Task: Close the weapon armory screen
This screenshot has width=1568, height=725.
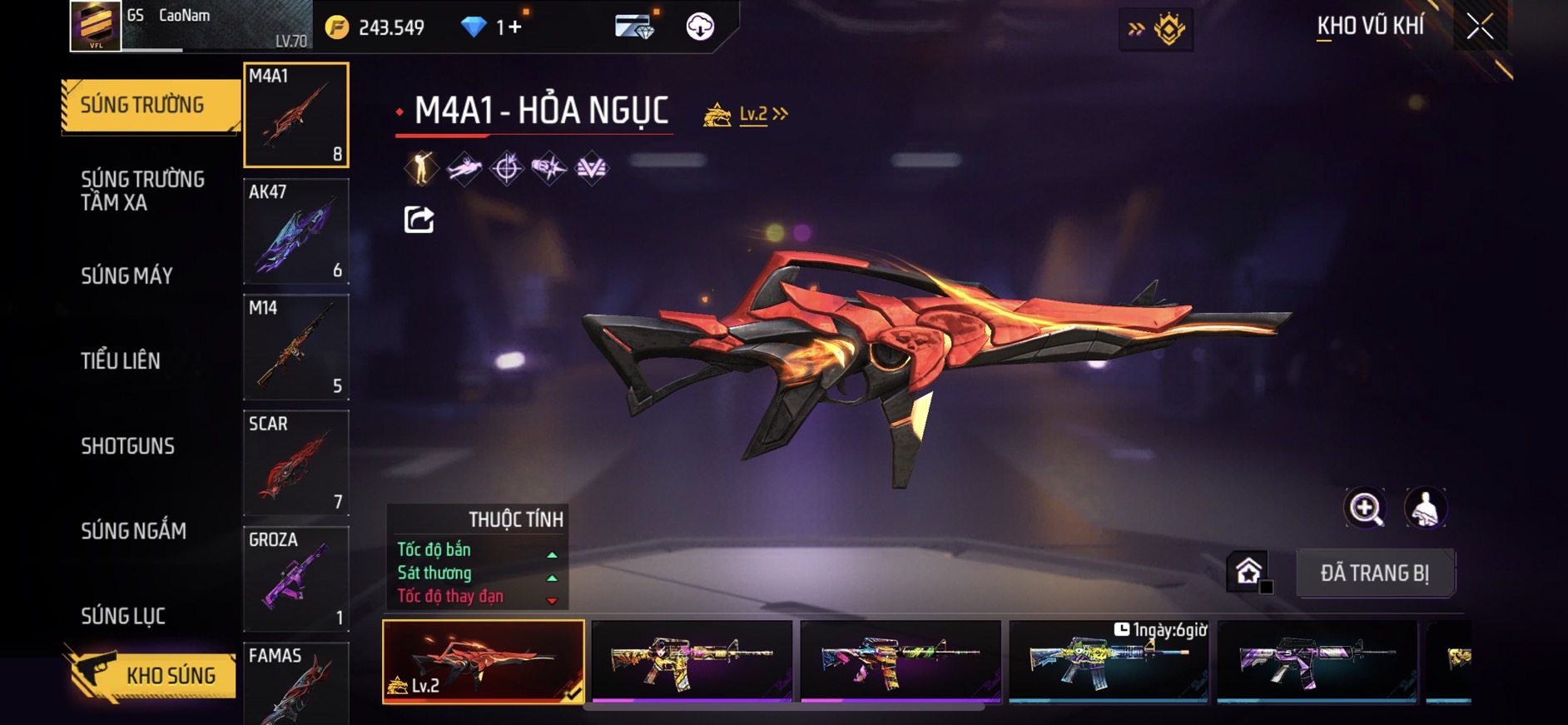Action: (1479, 27)
